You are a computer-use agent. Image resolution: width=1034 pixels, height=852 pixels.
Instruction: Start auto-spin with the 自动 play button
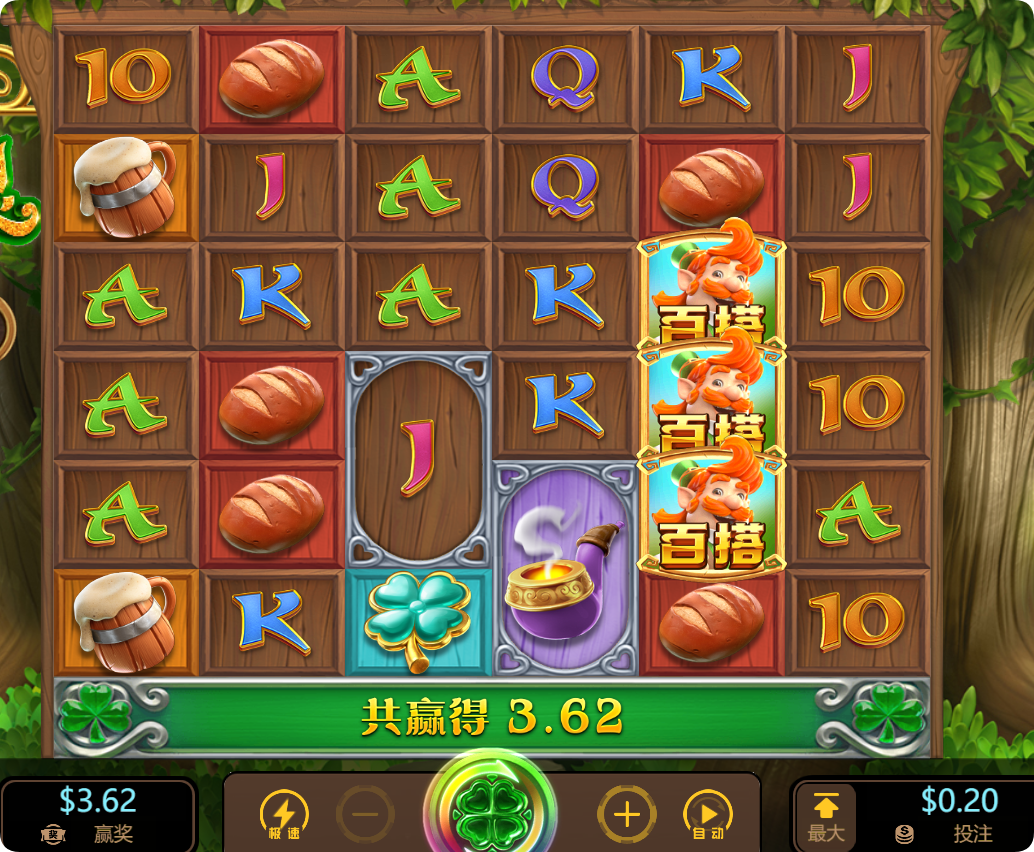click(x=707, y=815)
